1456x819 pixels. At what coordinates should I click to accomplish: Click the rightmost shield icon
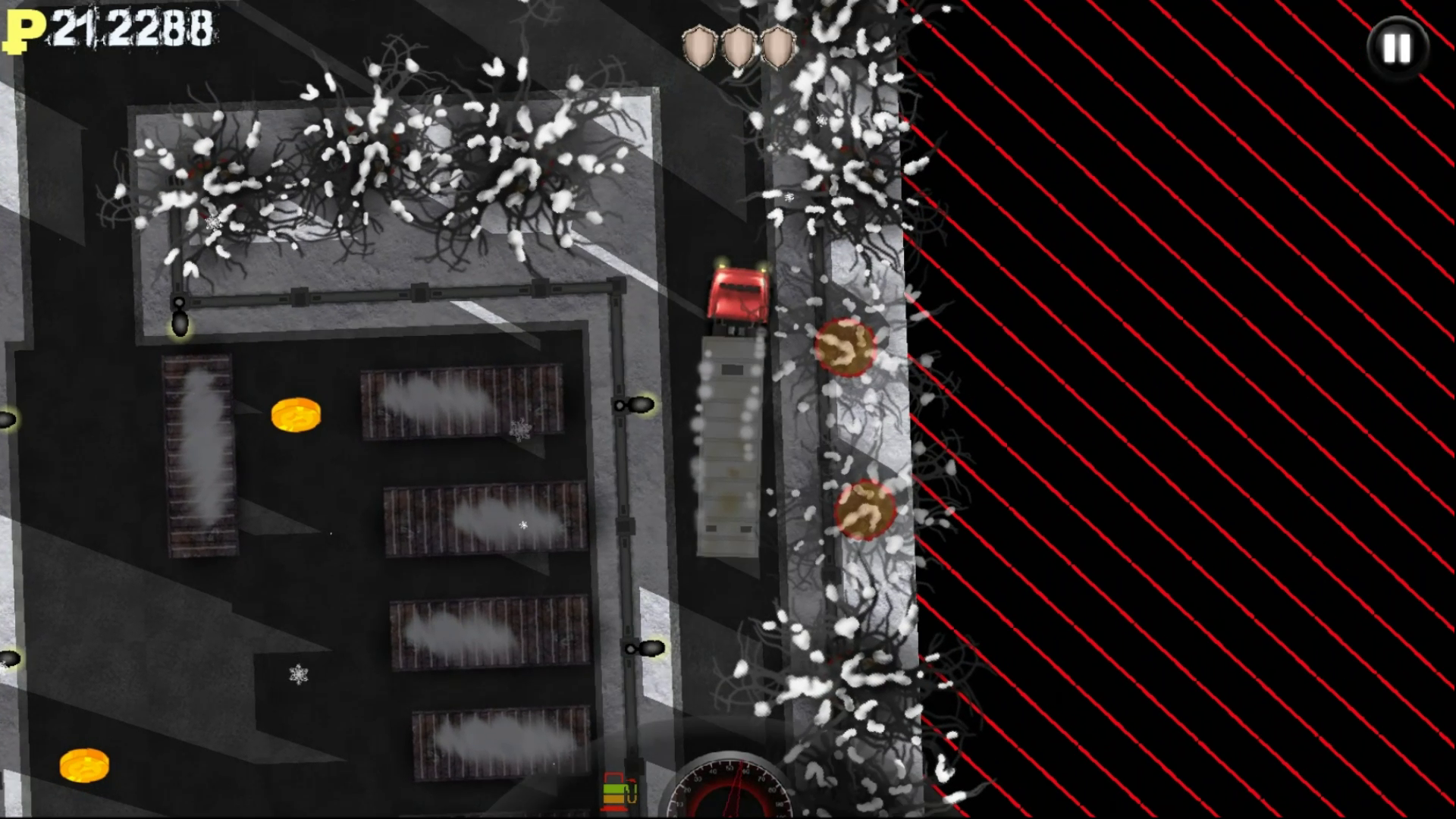[777, 44]
